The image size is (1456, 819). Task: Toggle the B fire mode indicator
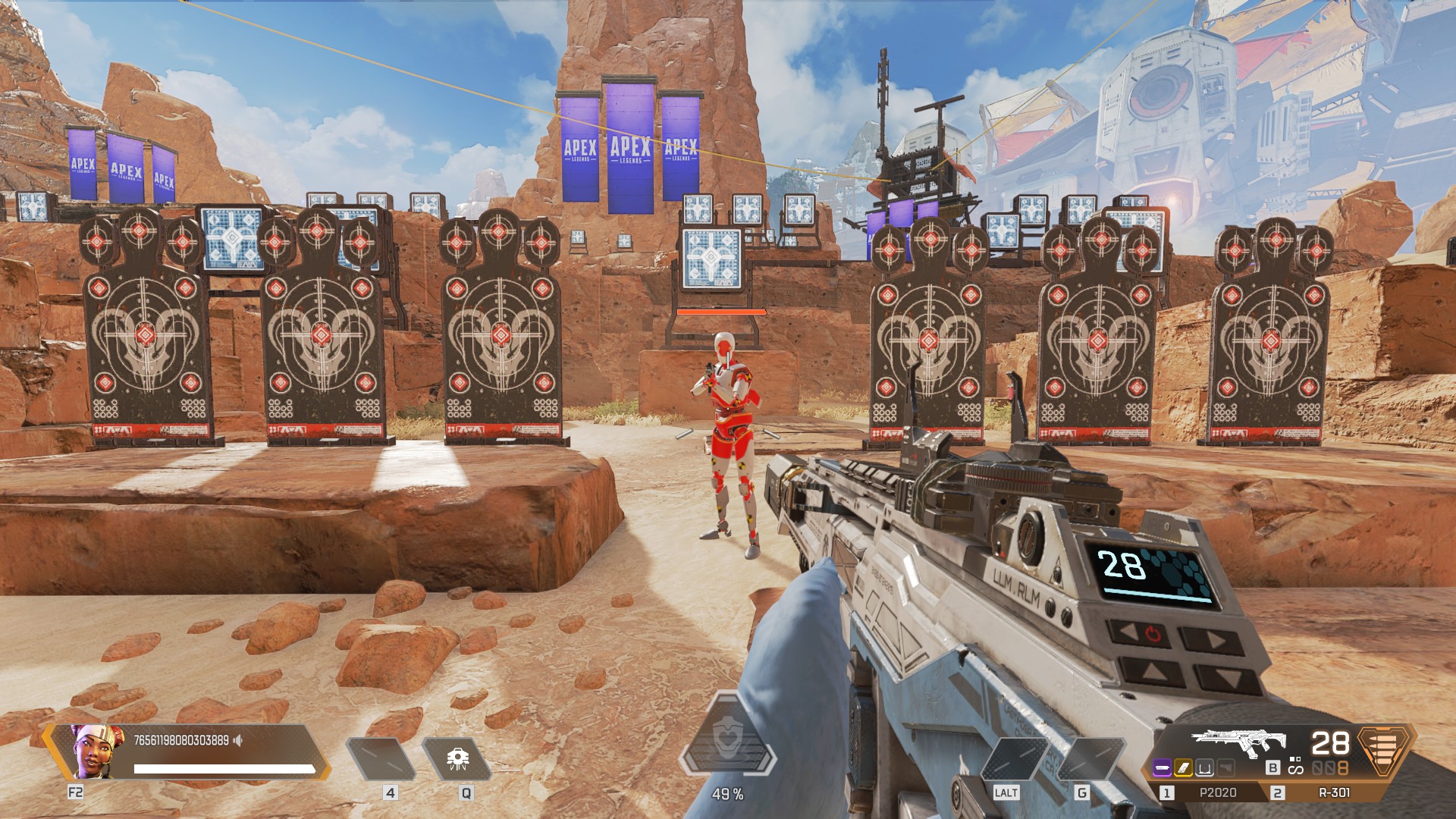point(1273,768)
